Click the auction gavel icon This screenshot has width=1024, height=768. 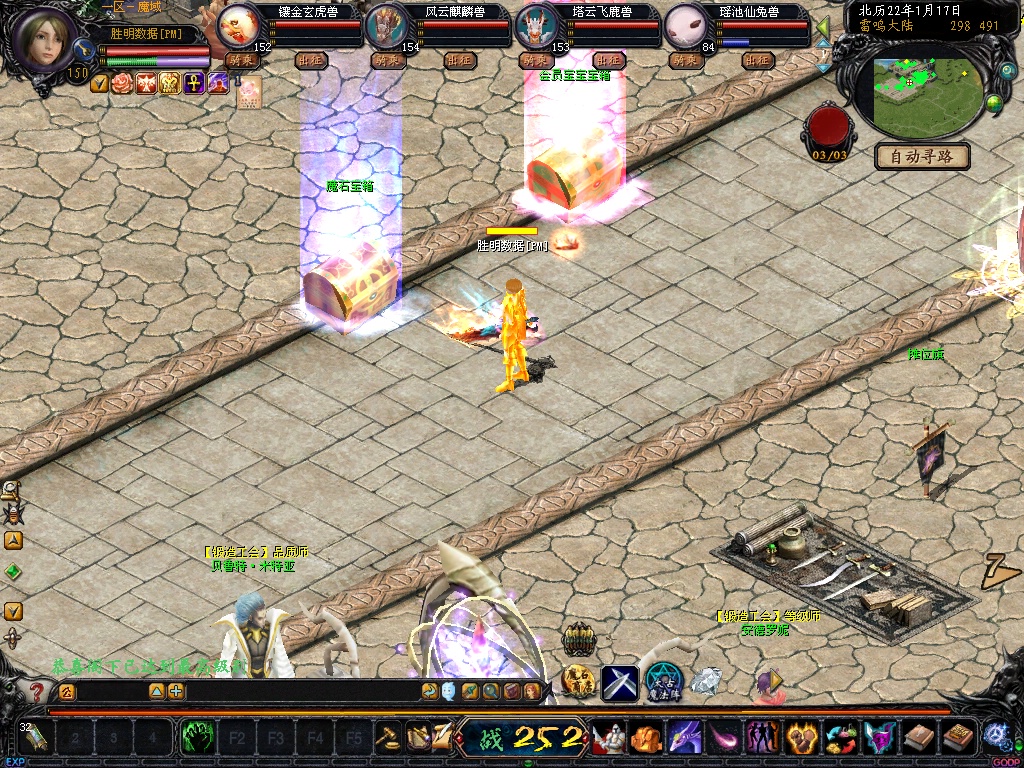click(388, 737)
